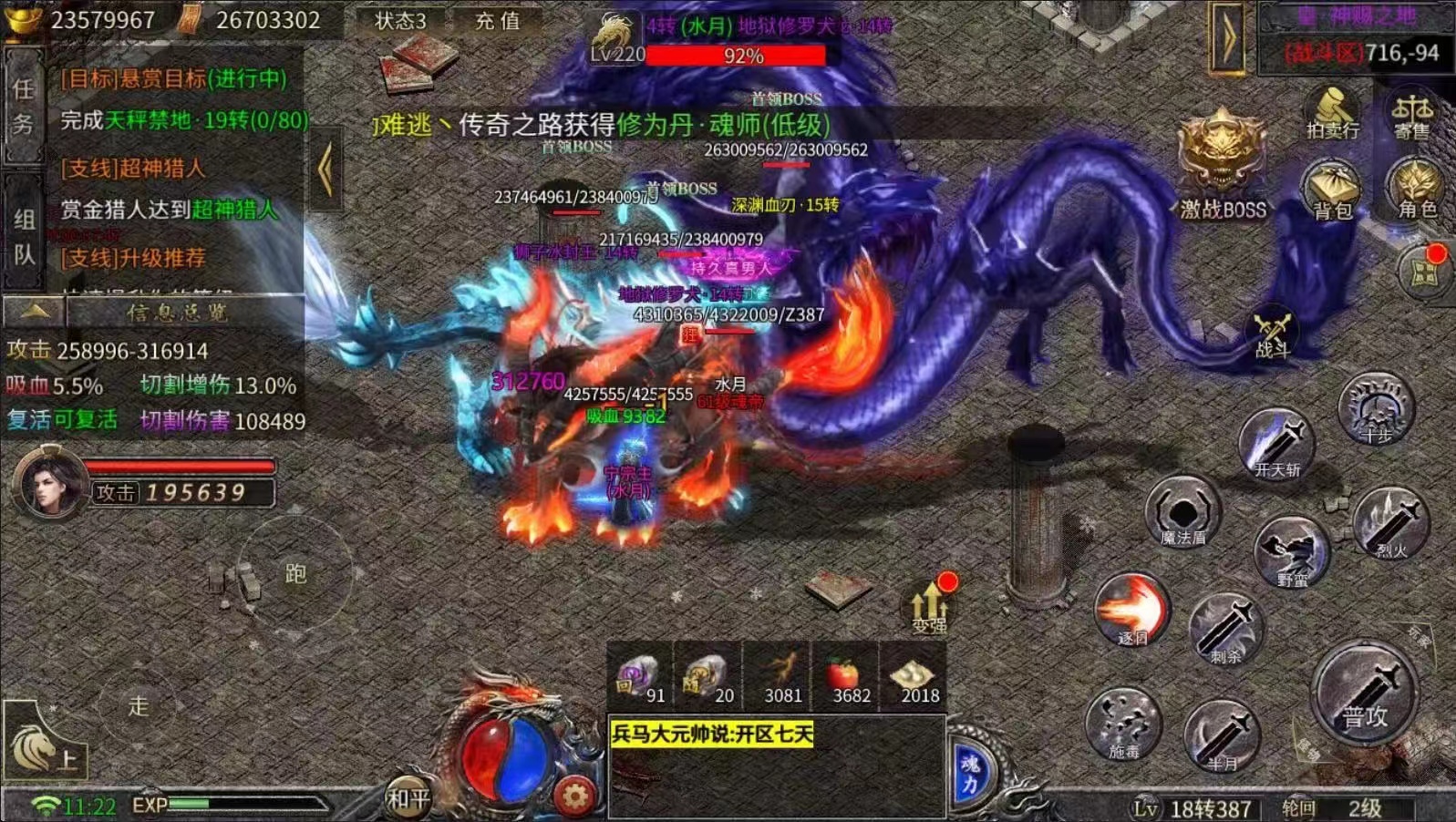The height and width of the screenshot is (822, 1456).
Task: Switch to the 任务 quest tab
Action: coord(23,107)
